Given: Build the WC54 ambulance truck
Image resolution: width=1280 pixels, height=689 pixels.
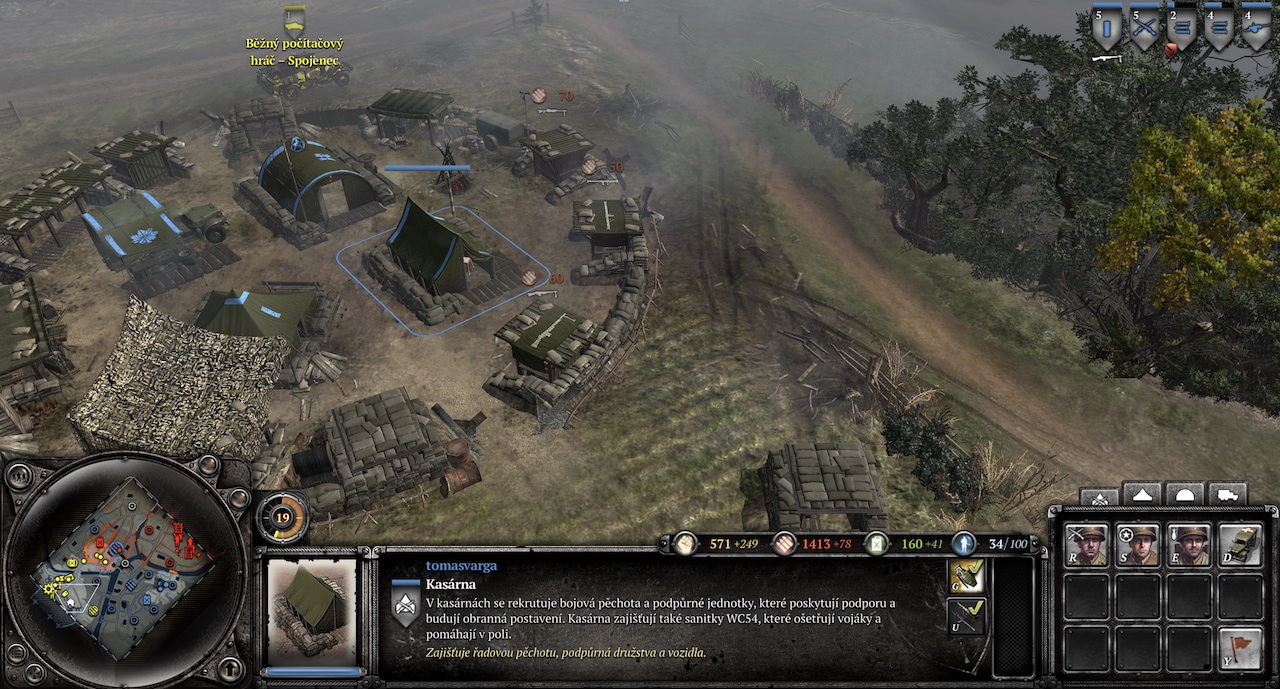Looking at the screenshot, I should (1241, 545).
